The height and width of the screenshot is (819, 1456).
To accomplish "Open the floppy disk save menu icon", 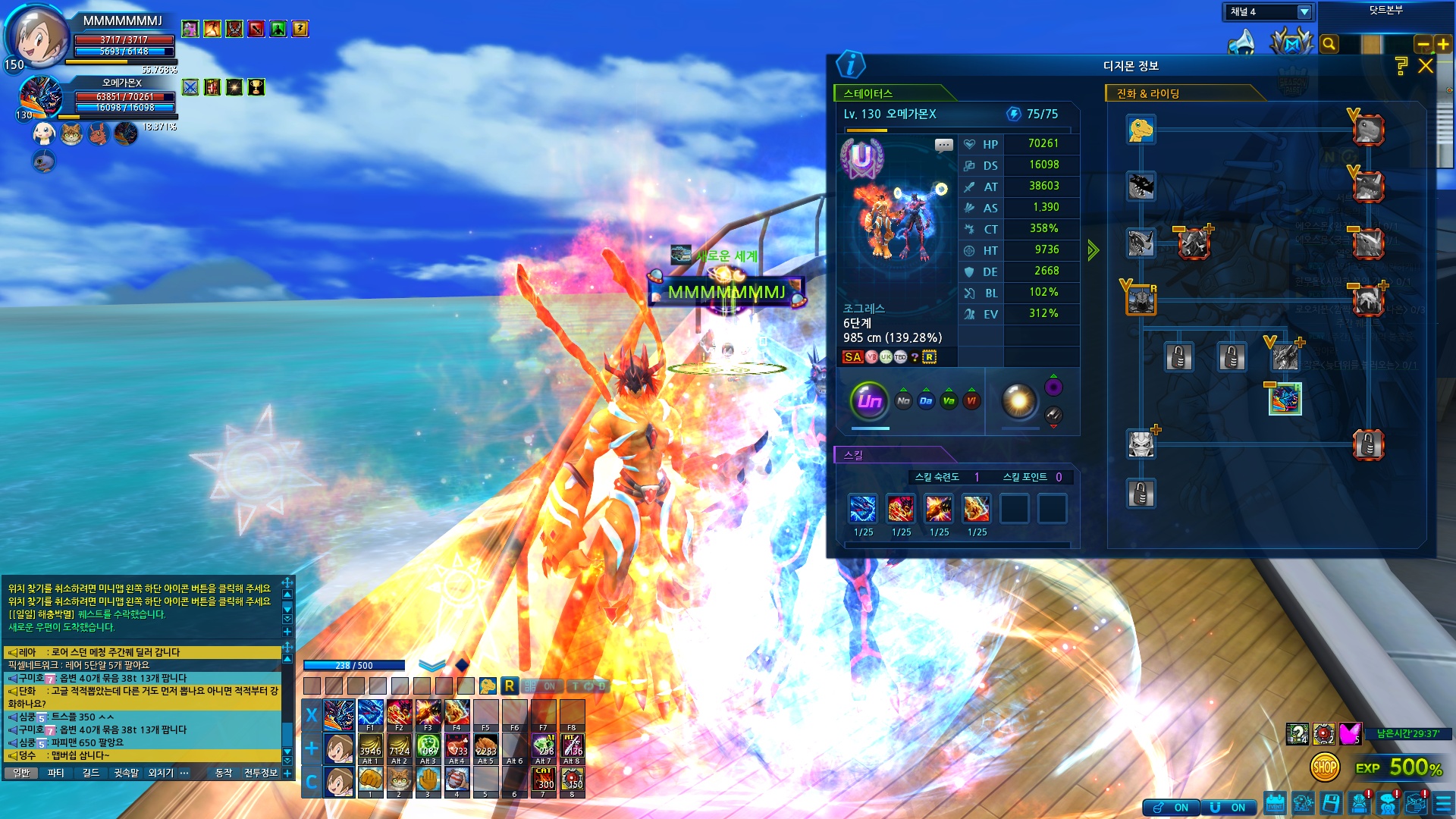I will 1331,802.
